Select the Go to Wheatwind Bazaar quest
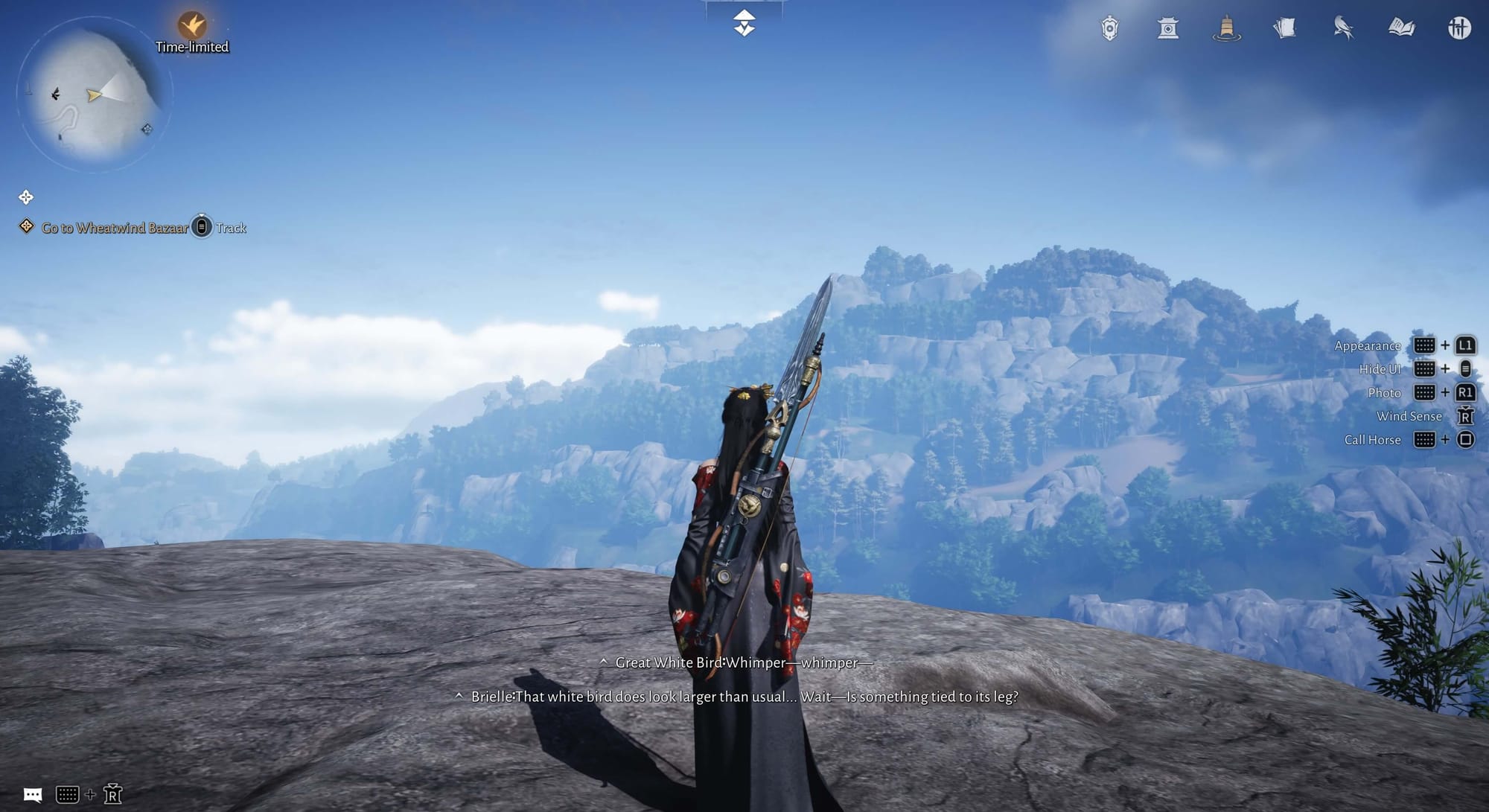The width and height of the screenshot is (1489, 812). point(115,228)
